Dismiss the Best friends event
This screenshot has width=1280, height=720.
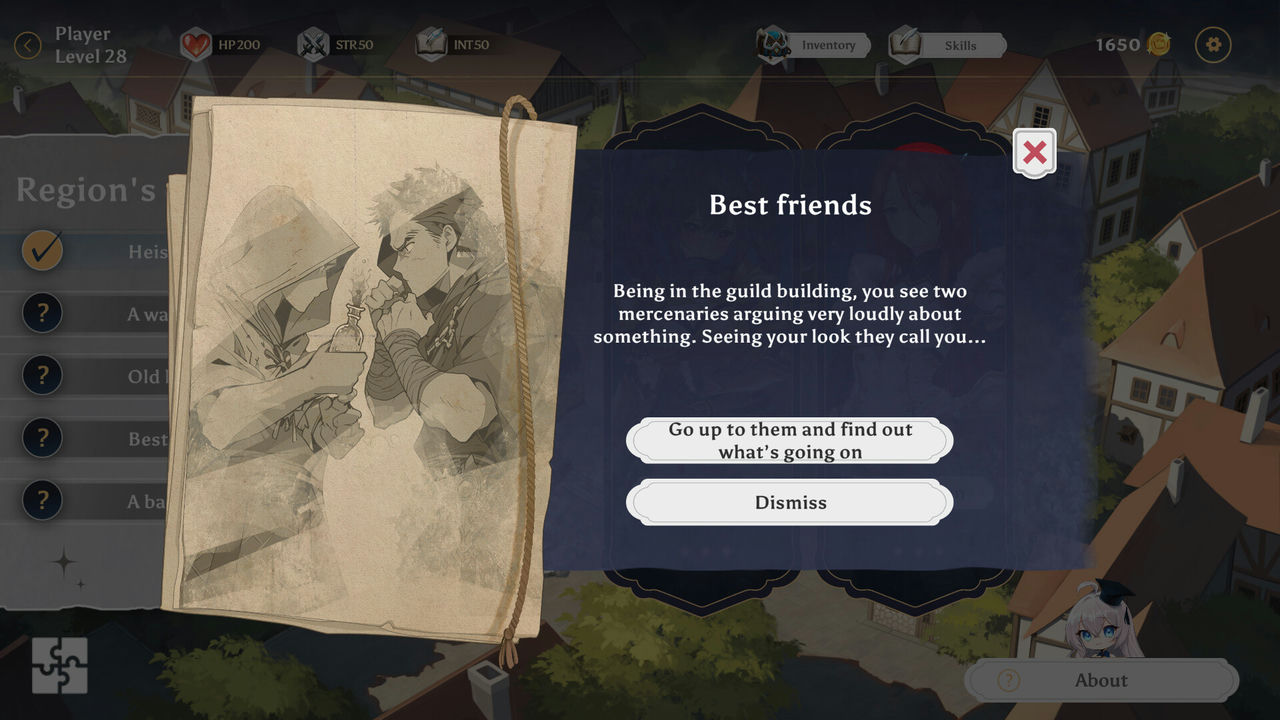point(790,502)
